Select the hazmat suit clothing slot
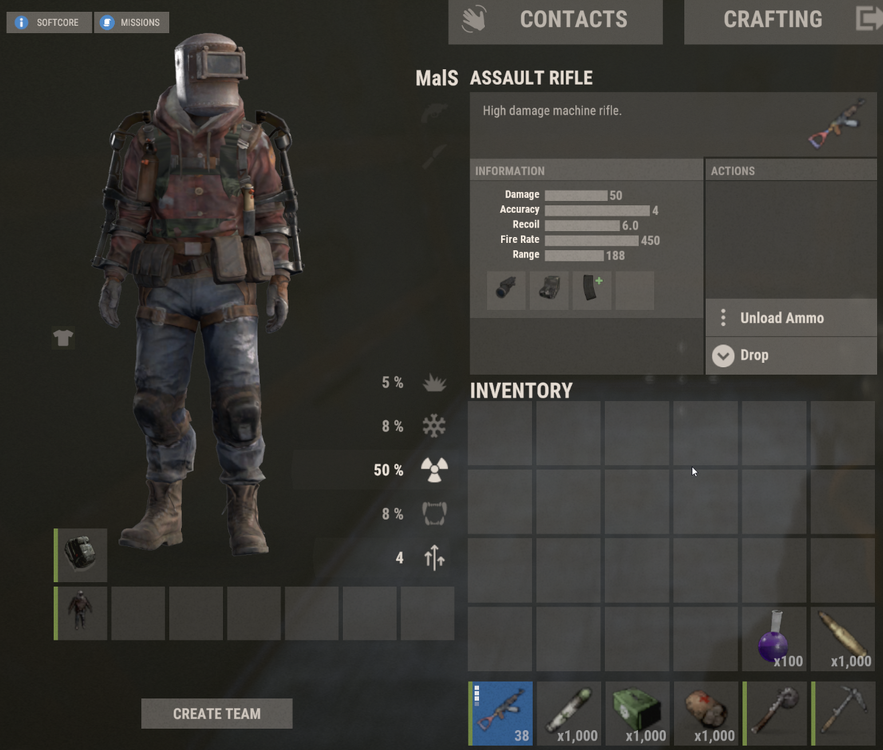883x750 pixels. (81, 613)
